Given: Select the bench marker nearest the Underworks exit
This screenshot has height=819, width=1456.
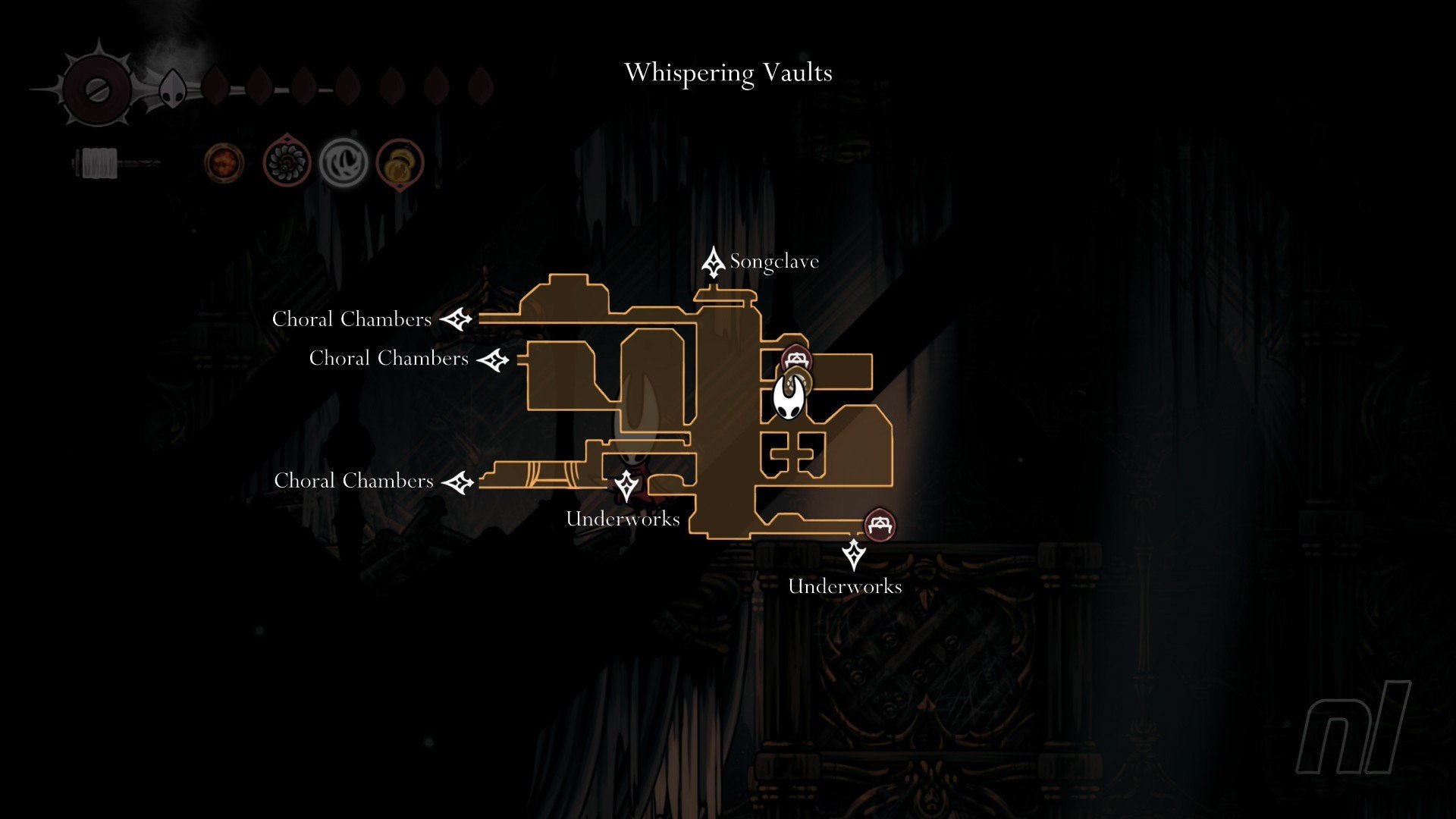Looking at the screenshot, I should click(x=879, y=524).
